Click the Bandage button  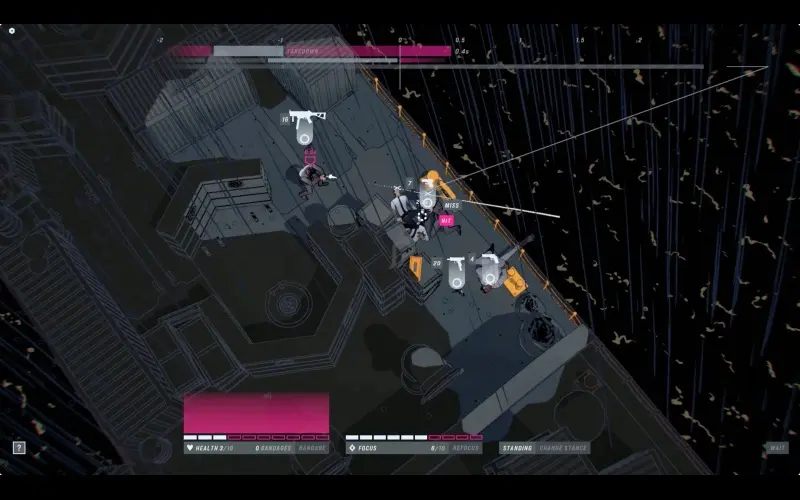click(312, 448)
